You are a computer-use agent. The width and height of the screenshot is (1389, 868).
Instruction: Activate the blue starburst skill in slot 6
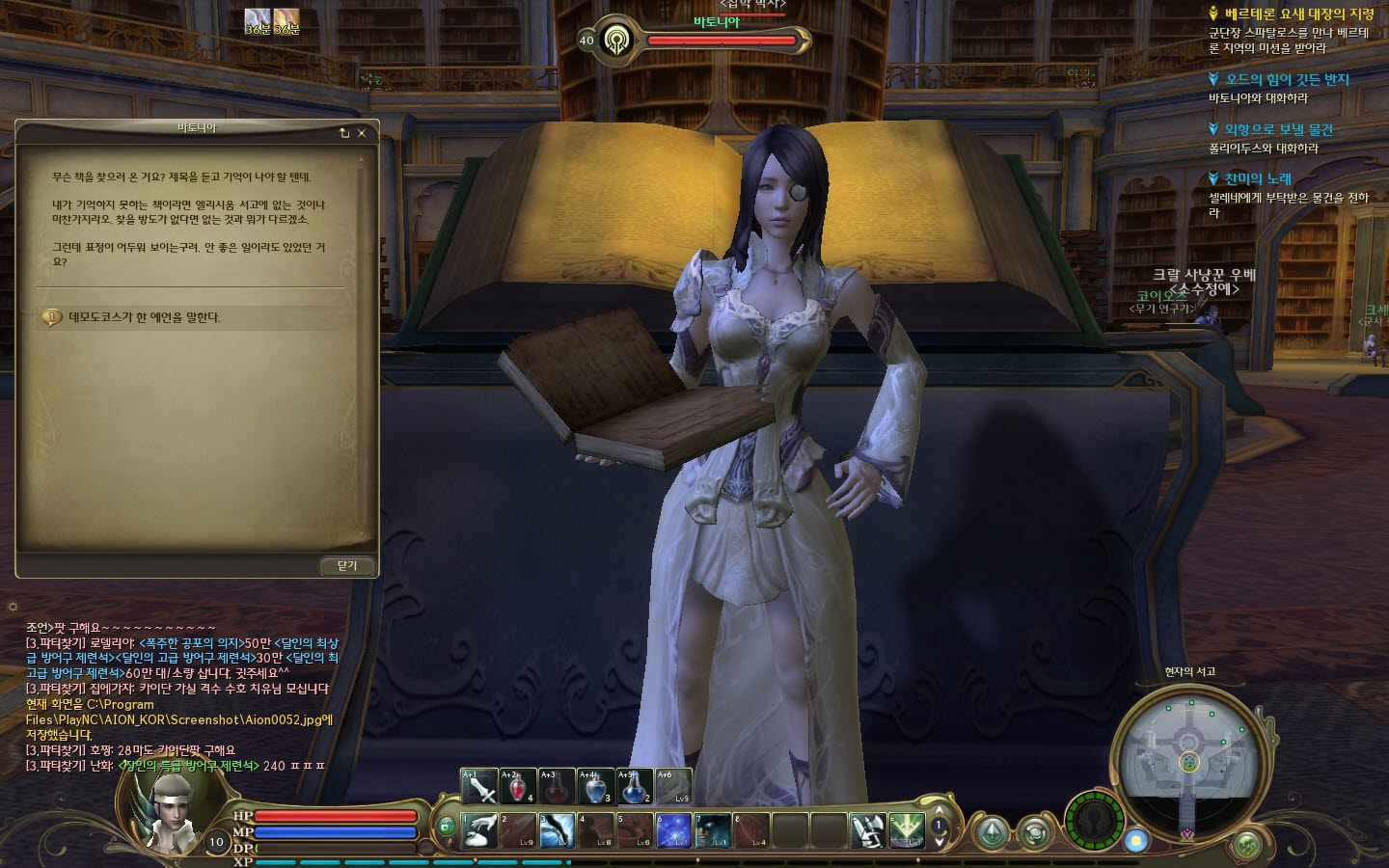coord(673,830)
